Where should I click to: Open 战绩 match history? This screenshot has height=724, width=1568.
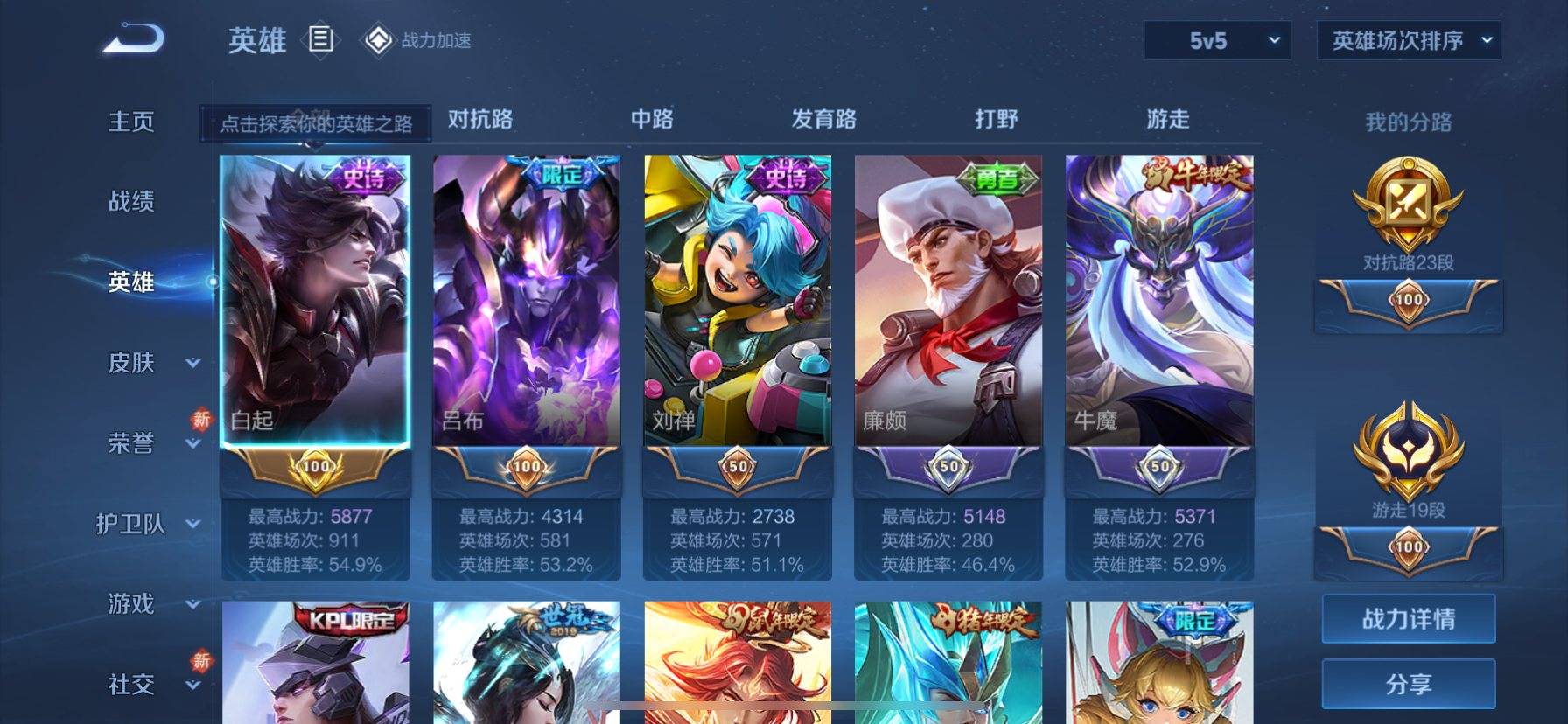pos(131,202)
